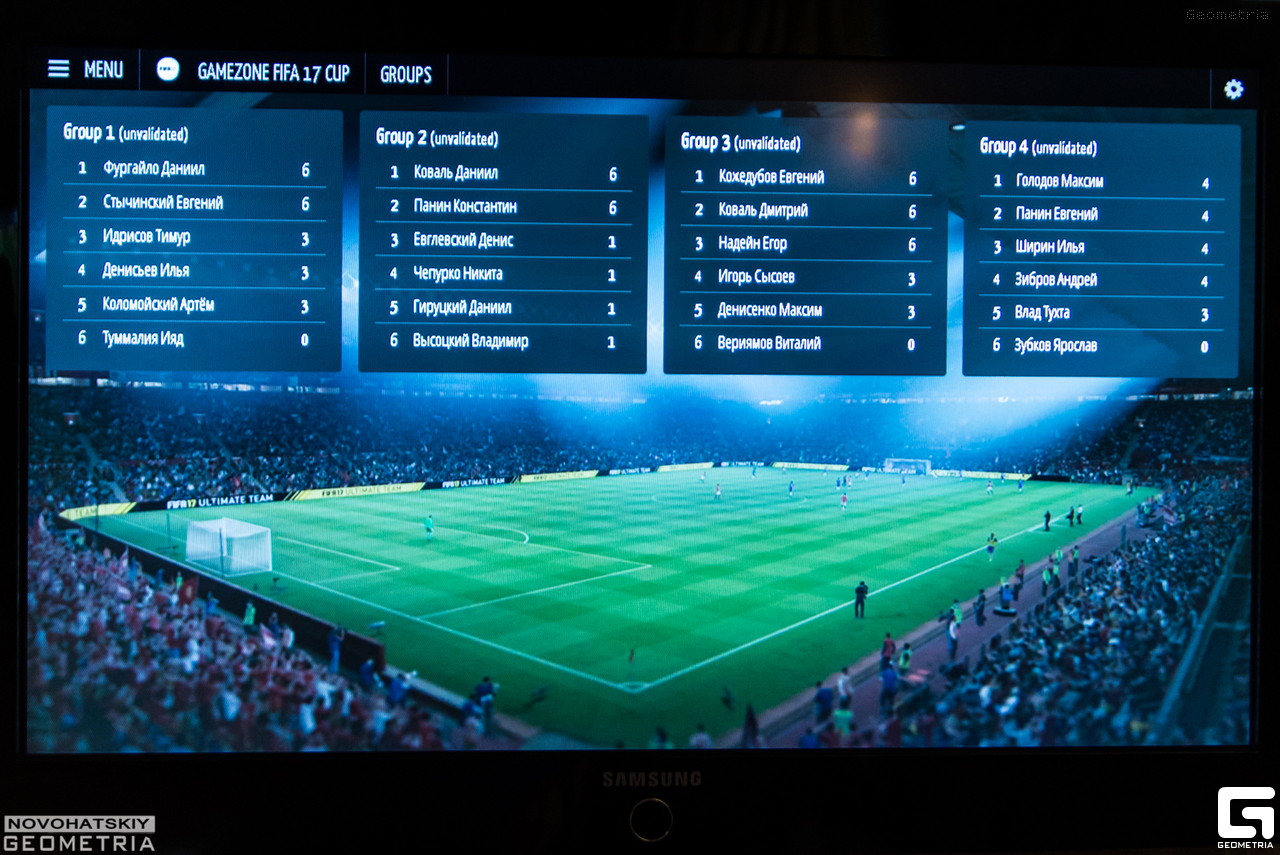Select player Фургайло Даниил in Group 1
The width and height of the screenshot is (1280, 855).
pyautogui.click(x=154, y=169)
